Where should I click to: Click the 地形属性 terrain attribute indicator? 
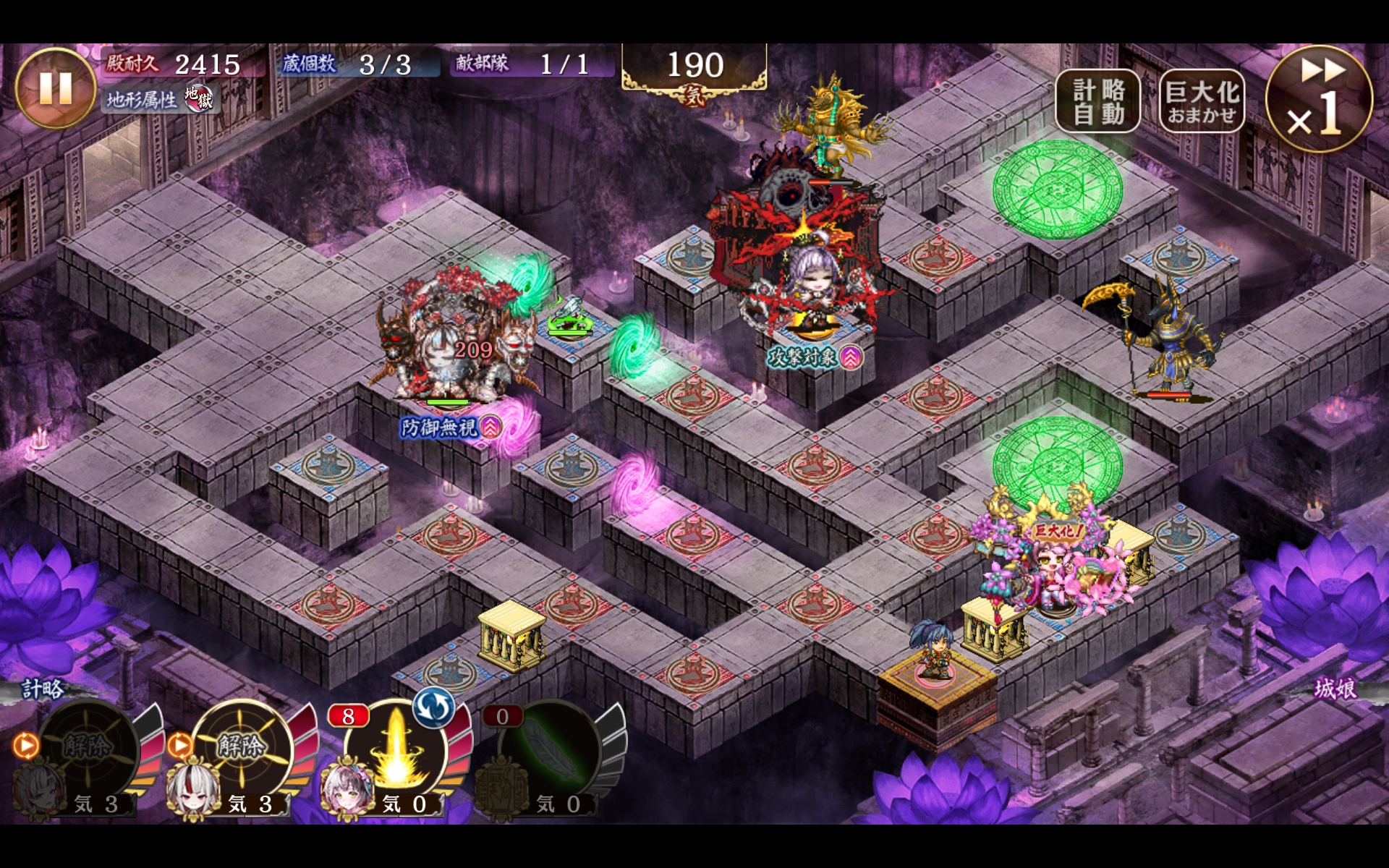159,99
